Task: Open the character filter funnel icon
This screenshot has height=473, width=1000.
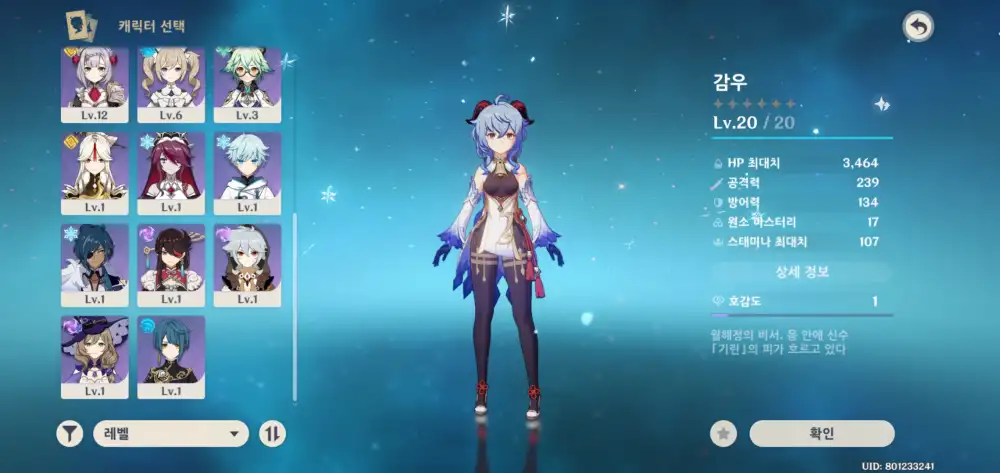Action: point(69,433)
